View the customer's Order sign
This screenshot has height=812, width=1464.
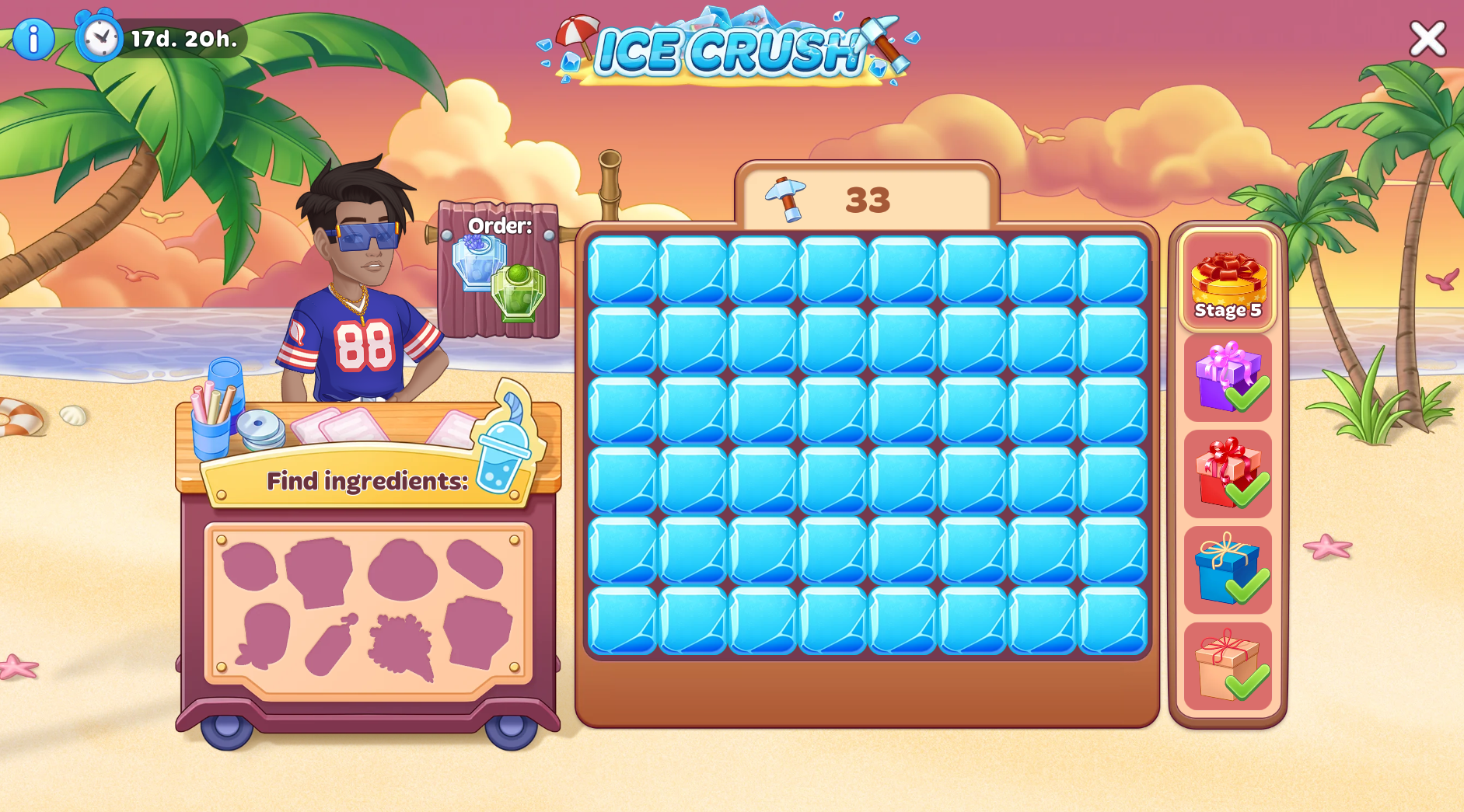tap(499, 270)
